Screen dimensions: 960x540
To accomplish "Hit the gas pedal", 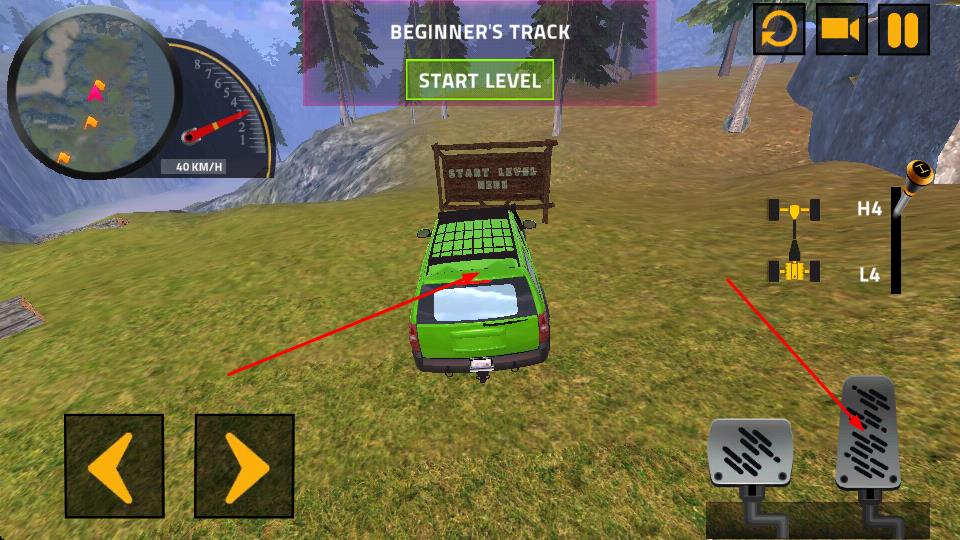I will [x=866, y=434].
